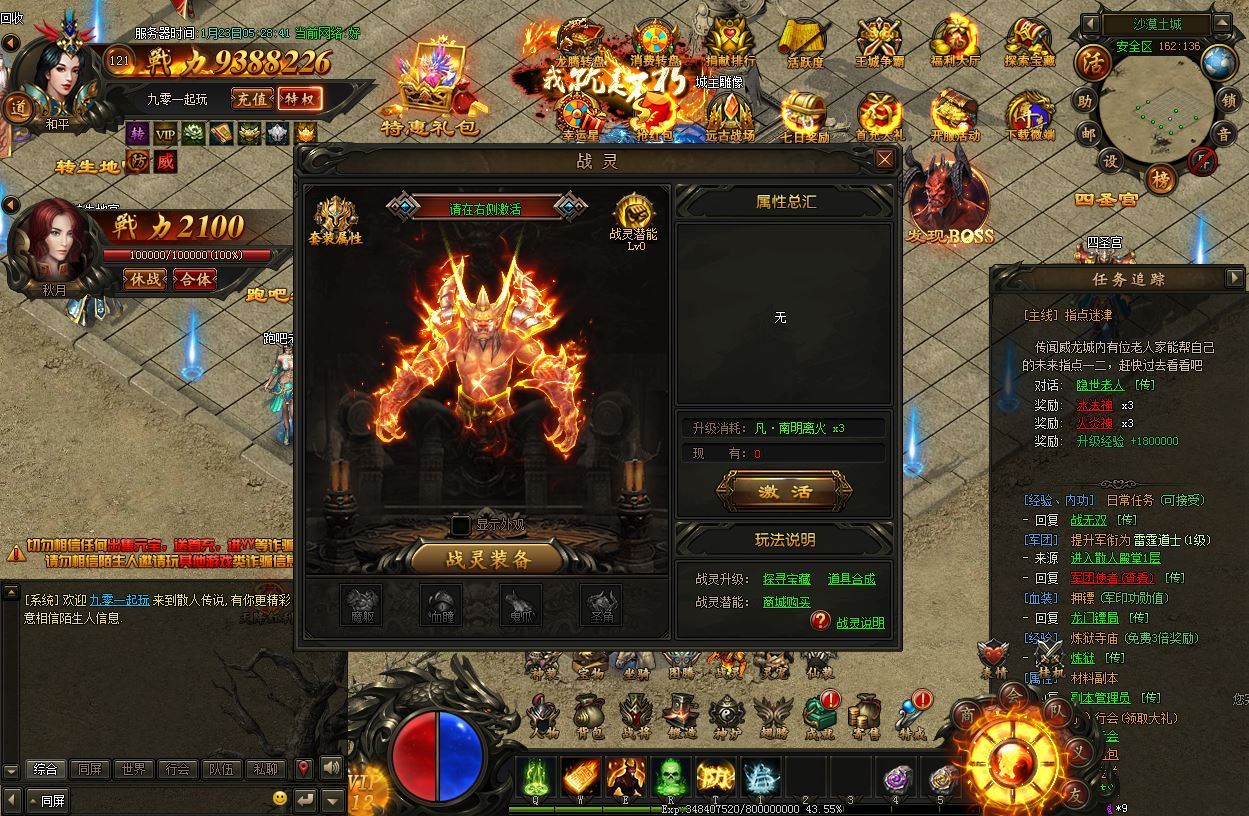The image size is (1249, 816).
Task: Open the 特惠礼包 gift pack
Action: tap(429, 88)
